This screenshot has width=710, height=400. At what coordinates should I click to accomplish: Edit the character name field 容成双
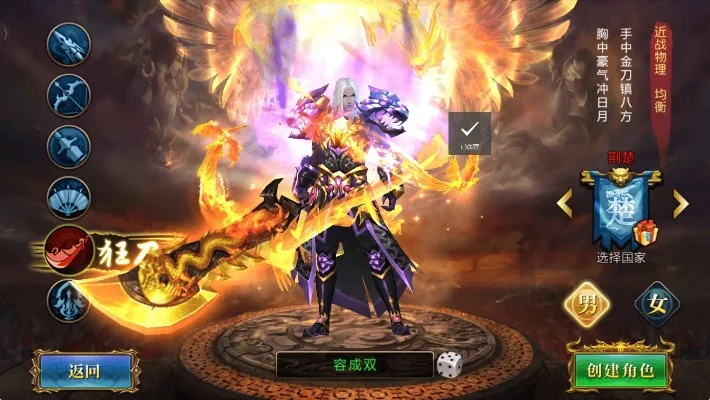[x=355, y=365]
